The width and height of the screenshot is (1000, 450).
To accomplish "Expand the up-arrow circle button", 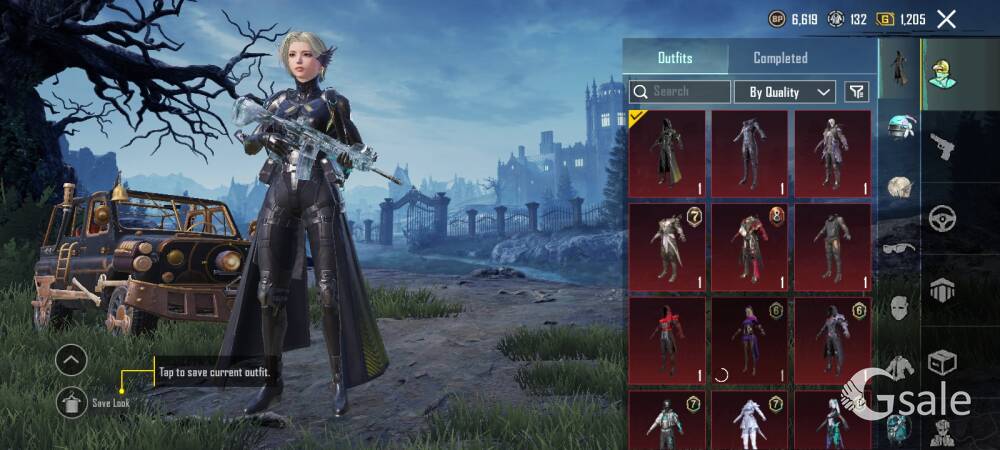I will [71, 359].
